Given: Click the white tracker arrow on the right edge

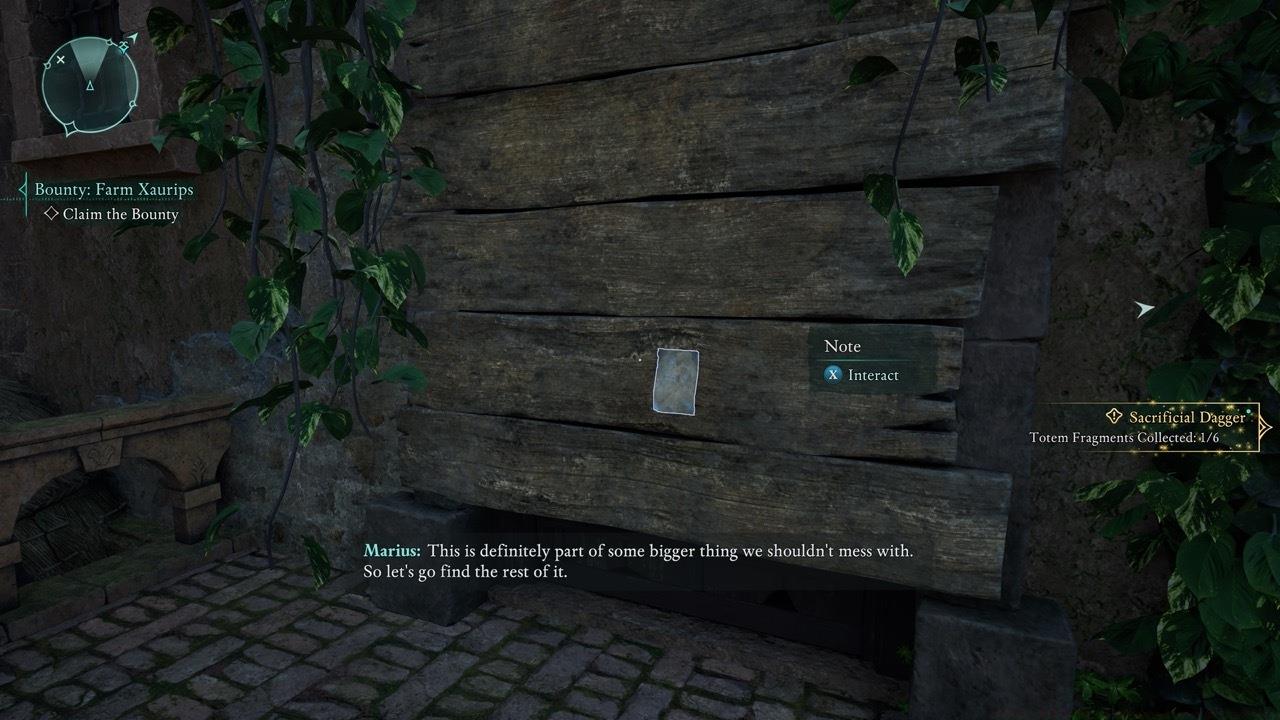Looking at the screenshot, I should click(x=1143, y=310).
